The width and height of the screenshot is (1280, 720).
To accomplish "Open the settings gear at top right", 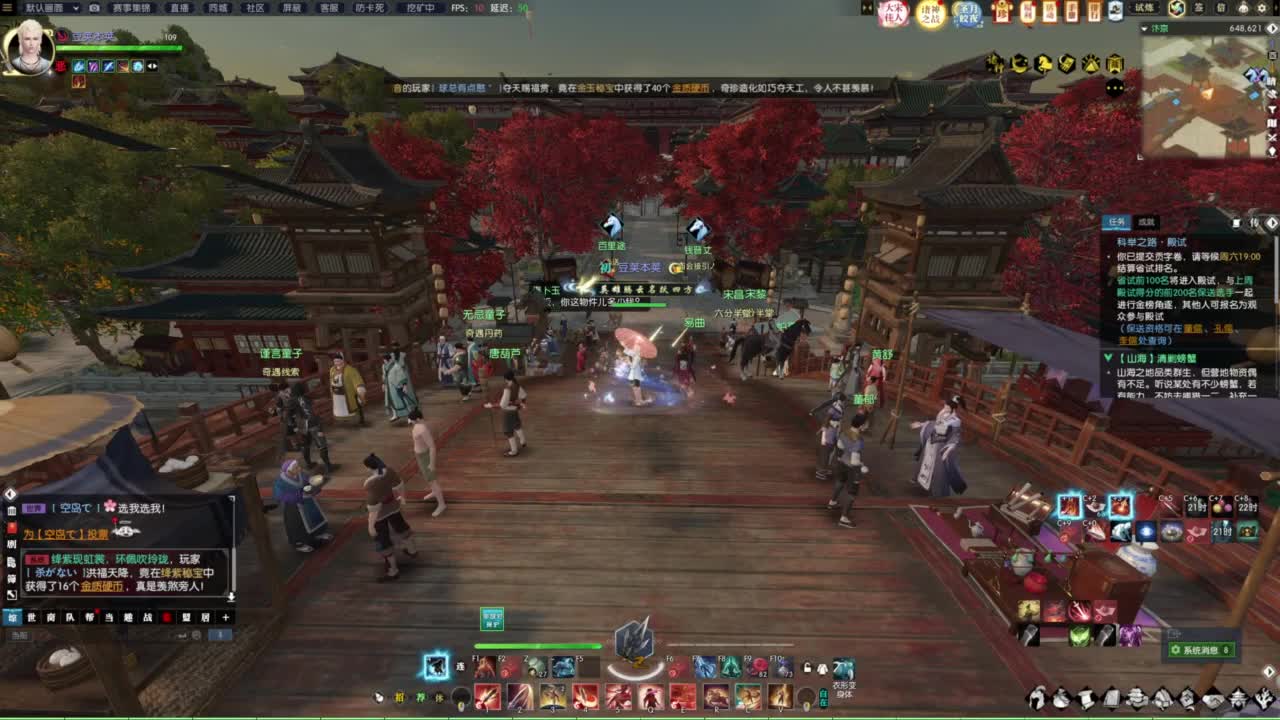I will (1263, 8).
